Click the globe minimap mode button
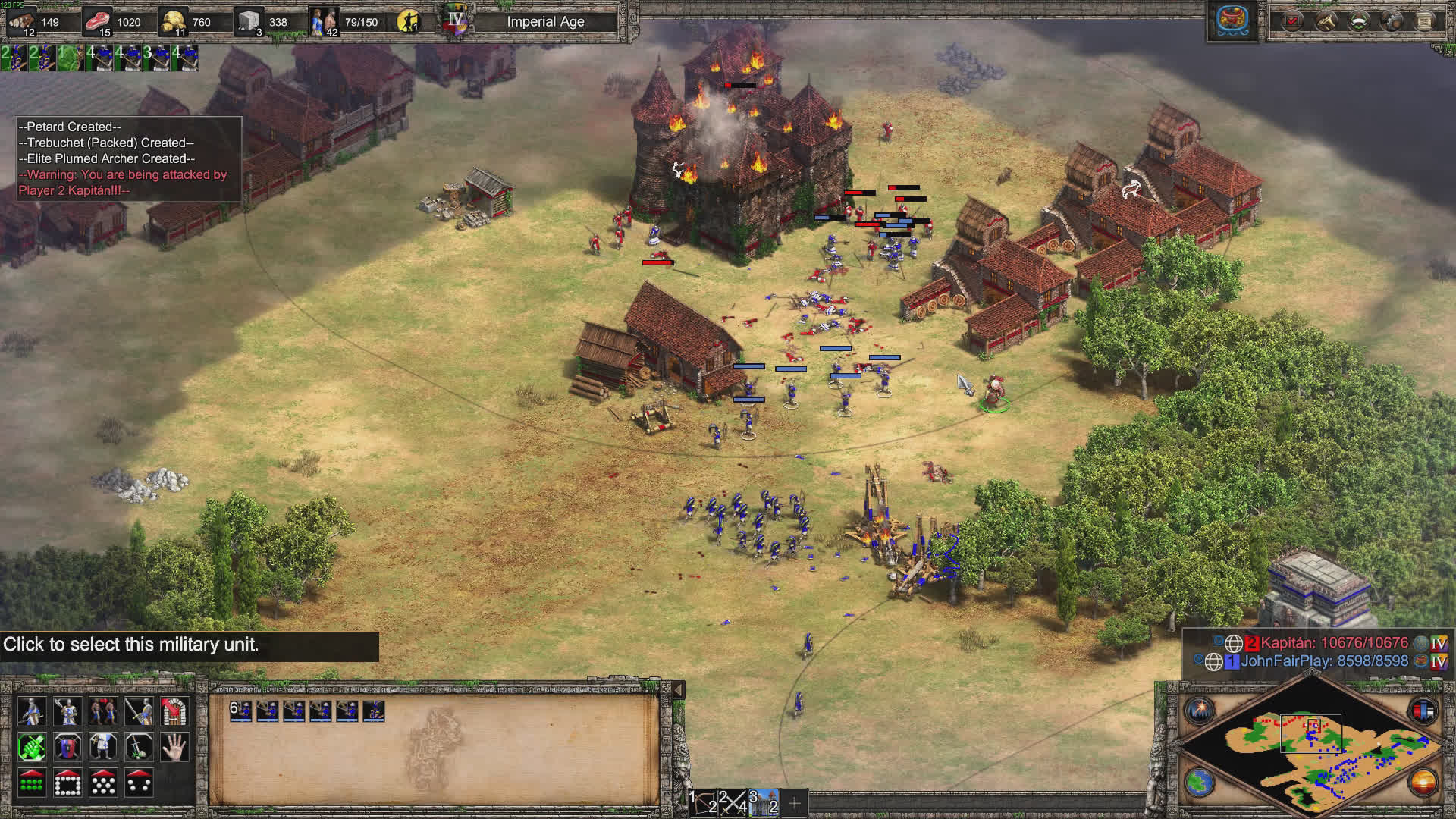This screenshot has height=819, width=1456. (1200, 783)
